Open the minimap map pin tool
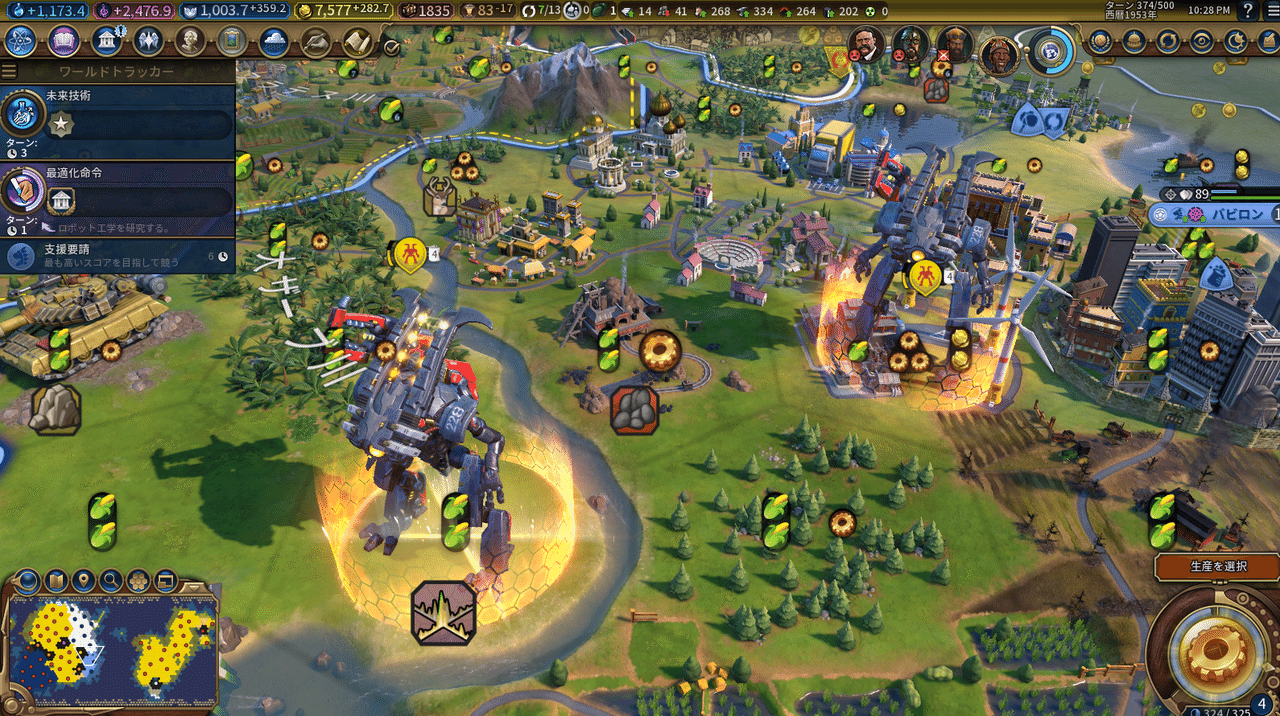This screenshot has height=716, width=1280. point(83,580)
